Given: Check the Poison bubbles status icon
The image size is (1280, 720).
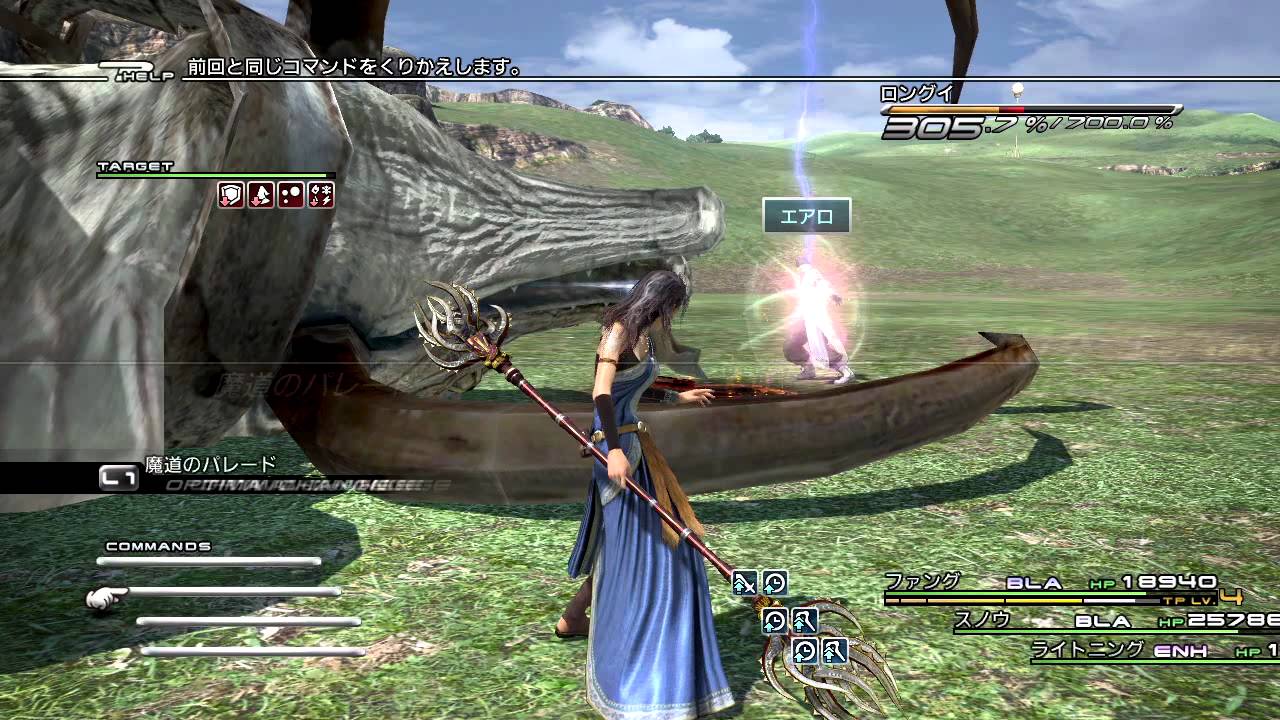Looking at the screenshot, I should click(291, 195).
